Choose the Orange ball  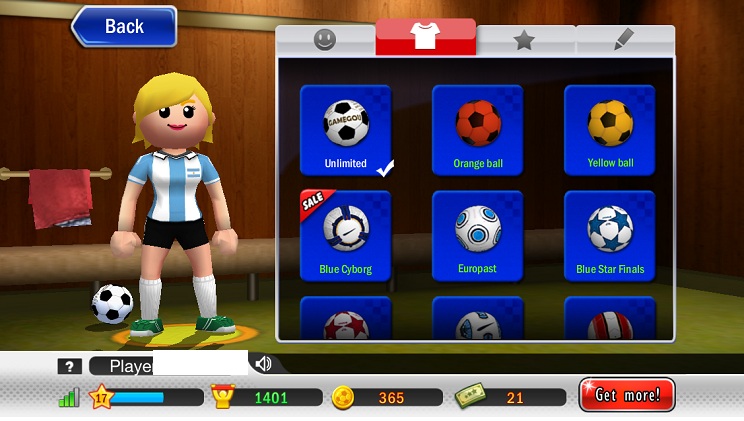(x=477, y=130)
